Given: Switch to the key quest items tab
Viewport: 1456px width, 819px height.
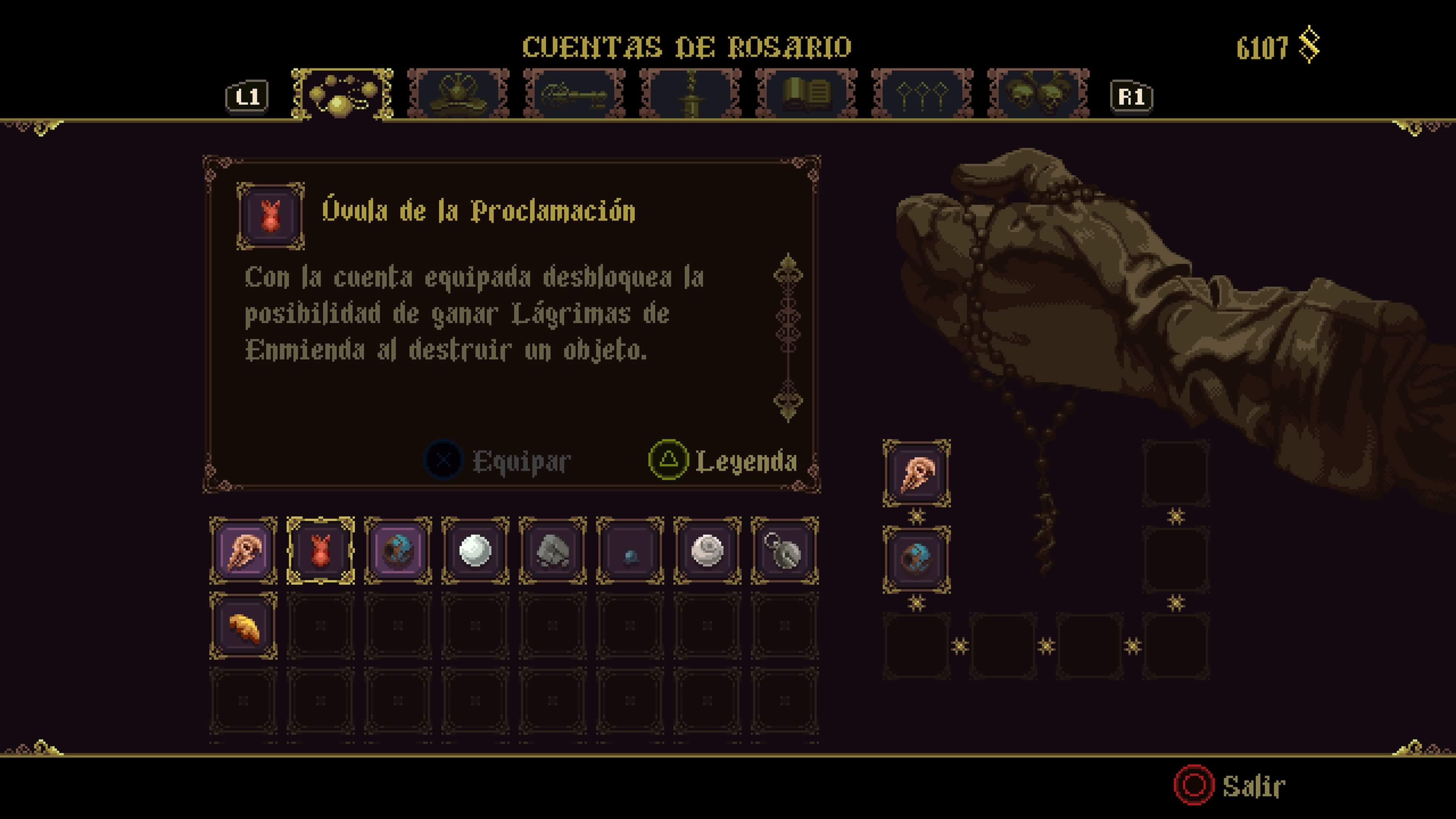Looking at the screenshot, I should pos(574,94).
